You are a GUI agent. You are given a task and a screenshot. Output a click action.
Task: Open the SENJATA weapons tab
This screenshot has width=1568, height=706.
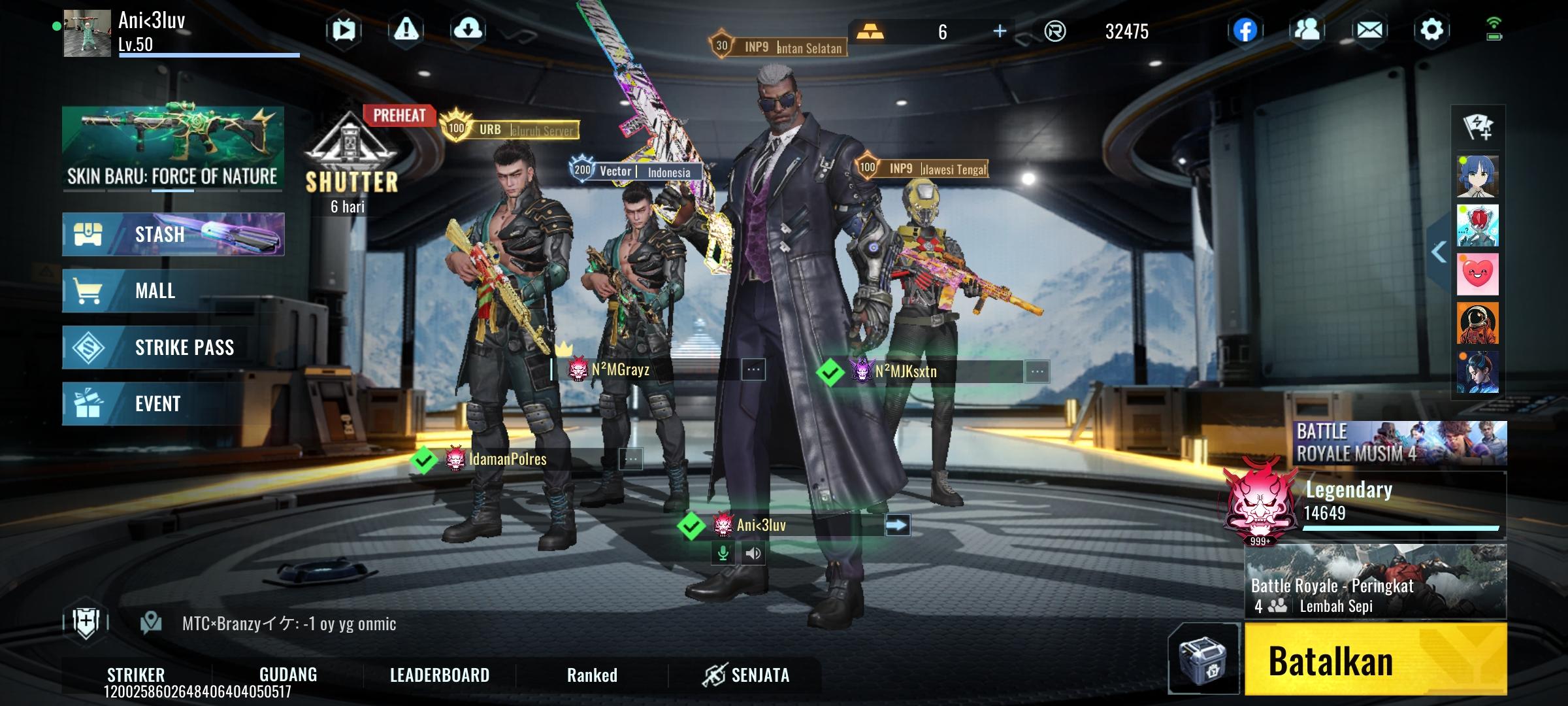746,675
